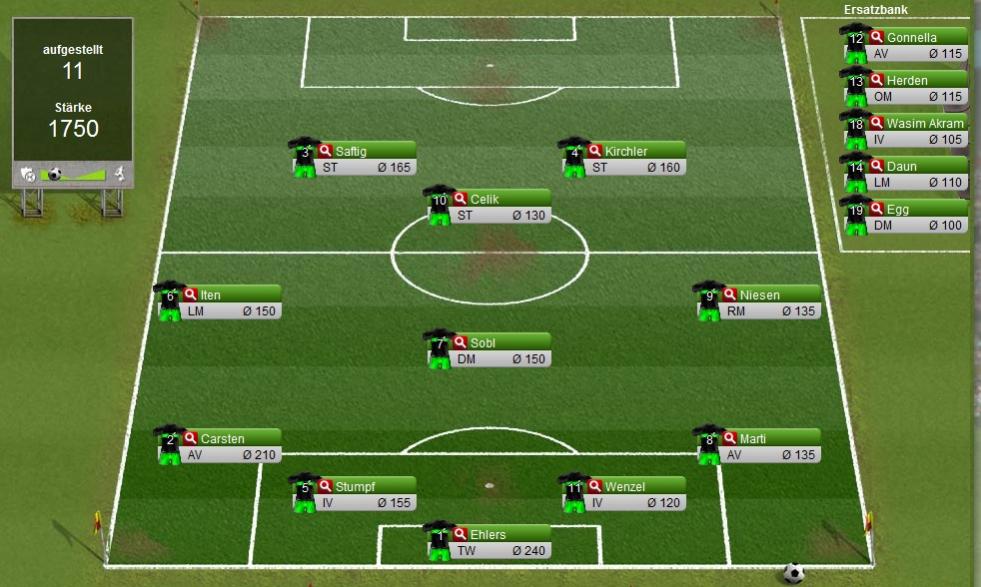Click the running player icon on the scoreboard

(x=119, y=174)
